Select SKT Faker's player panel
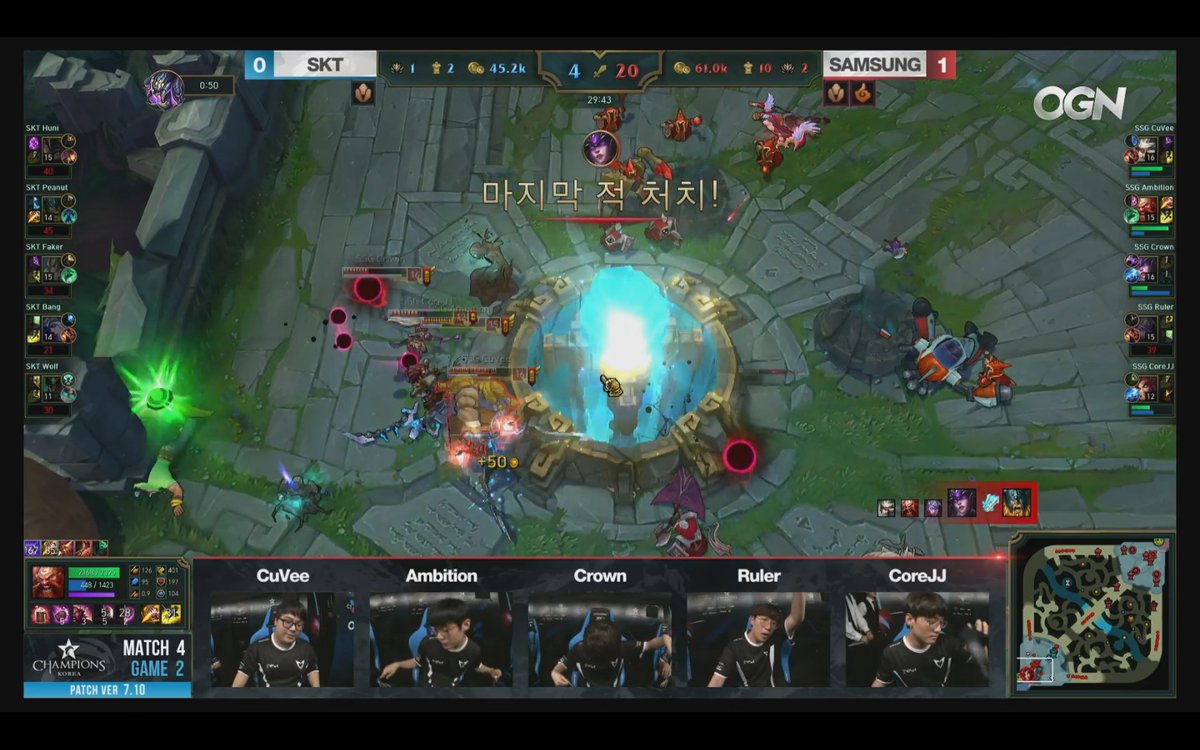This screenshot has height=750, width=1200. click(52, 268)
